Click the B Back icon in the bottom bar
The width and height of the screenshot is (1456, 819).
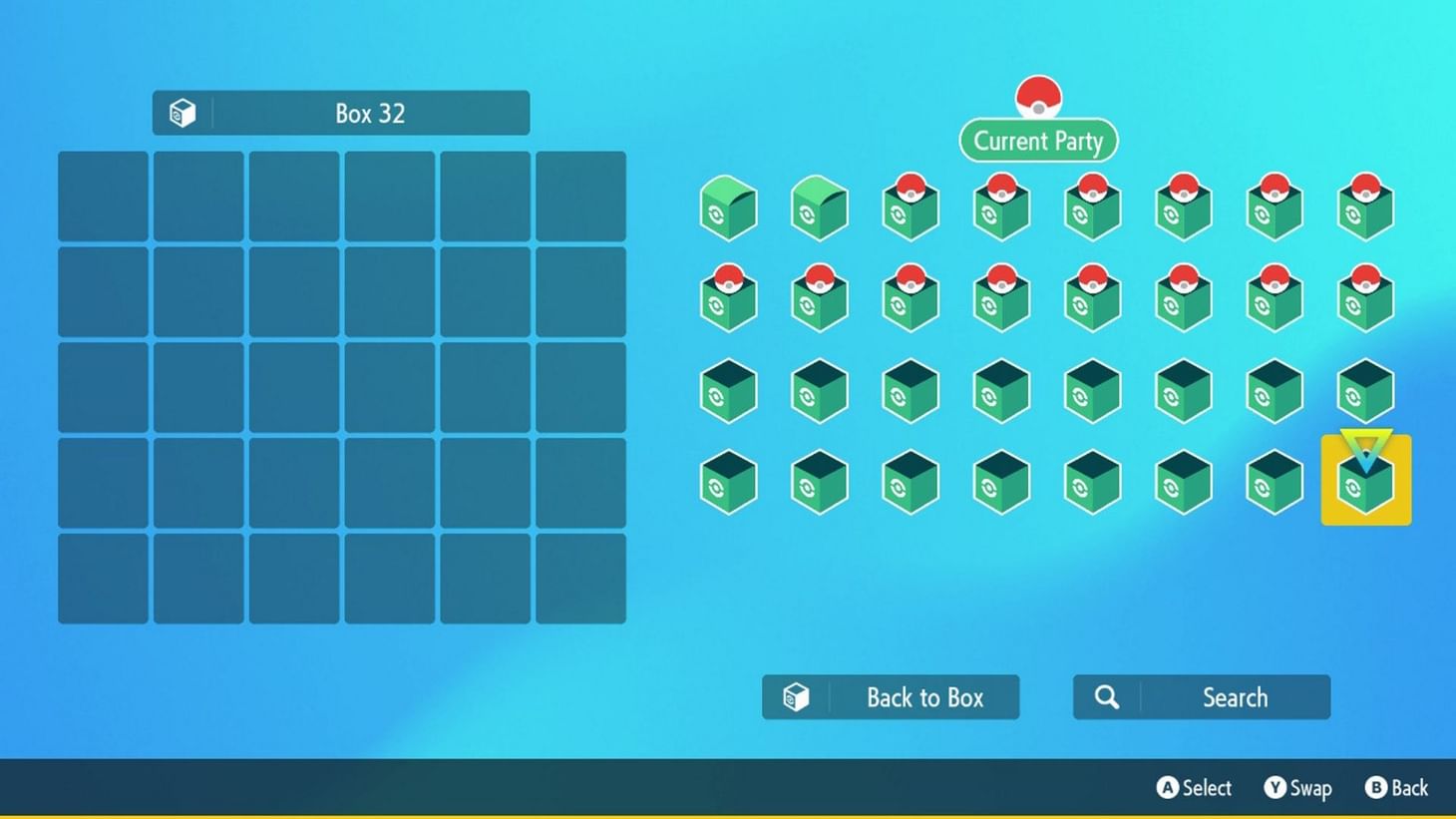click(1377, 788)
